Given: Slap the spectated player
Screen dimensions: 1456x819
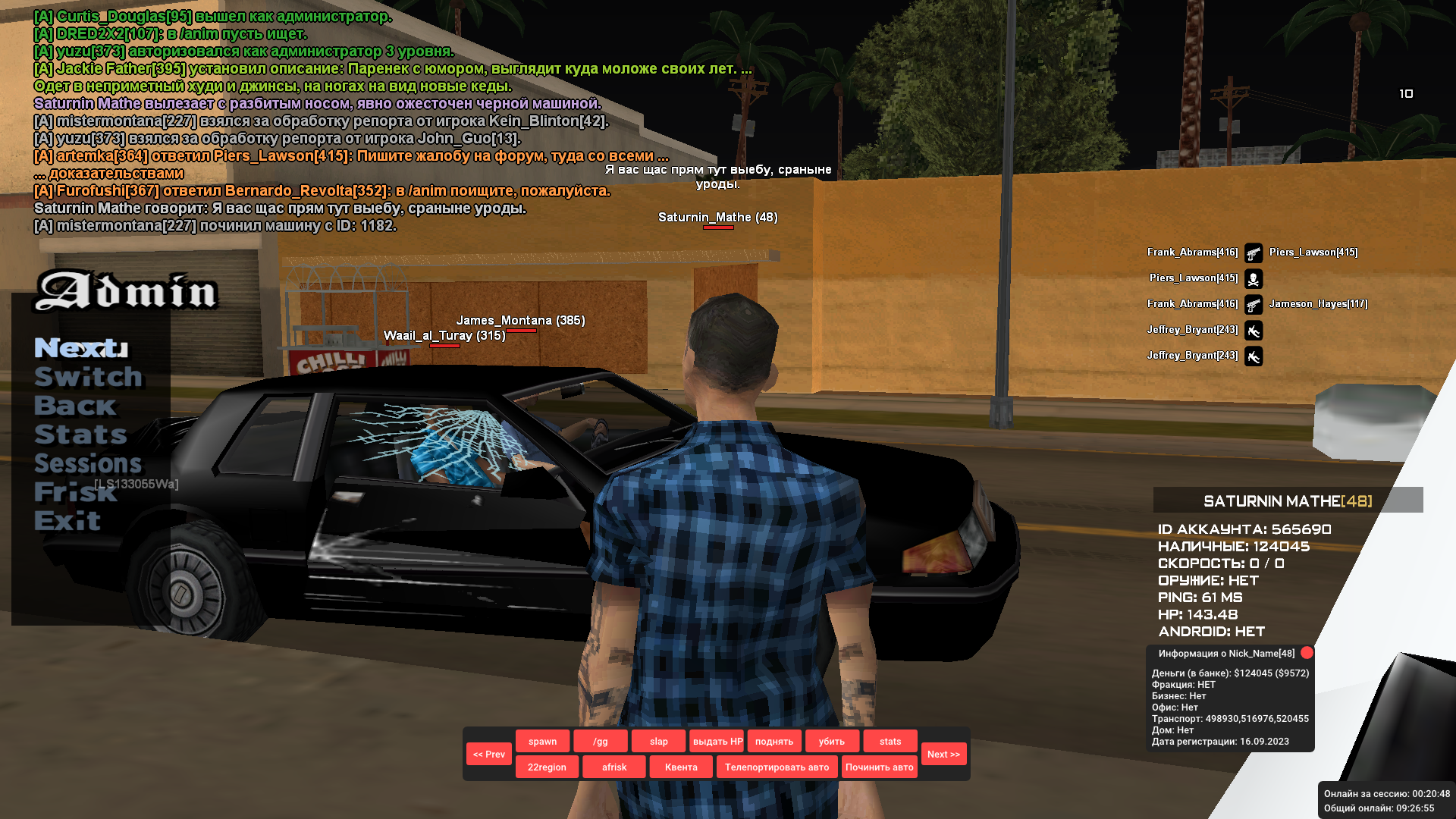Looking at the screenshot, I should coord(658,741).
